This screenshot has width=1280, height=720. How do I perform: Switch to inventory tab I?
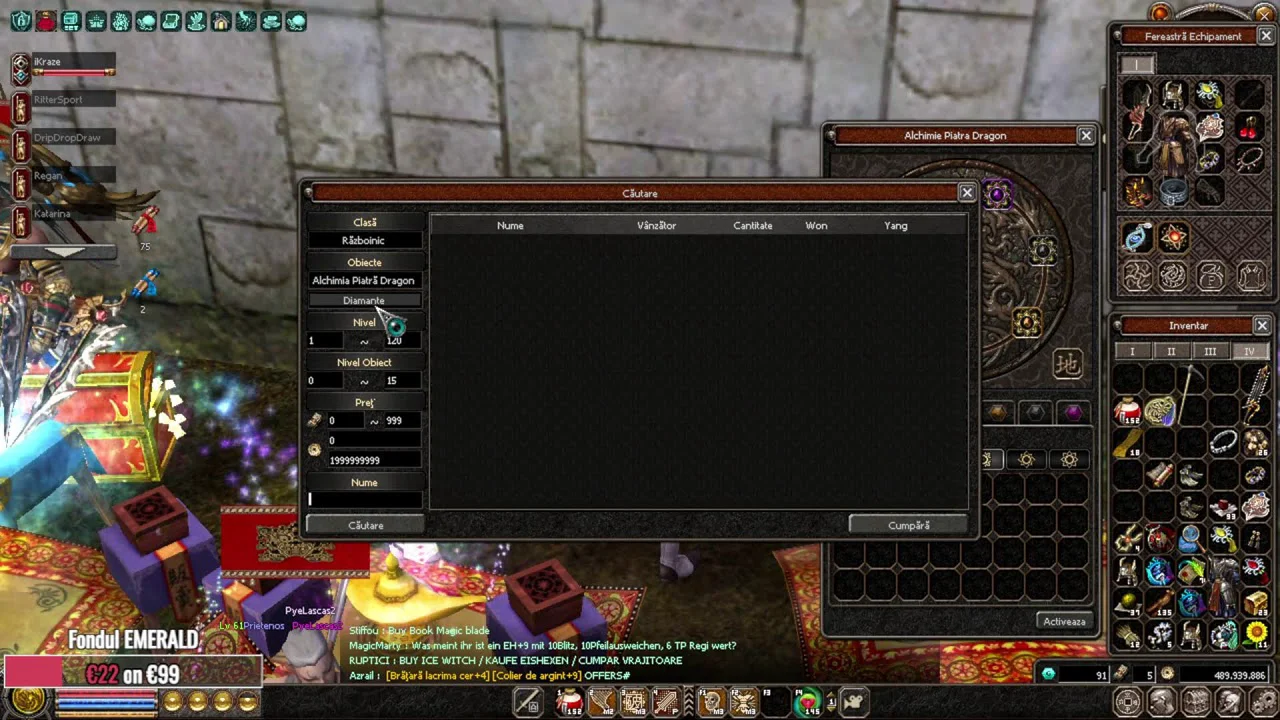(1132, 352)
